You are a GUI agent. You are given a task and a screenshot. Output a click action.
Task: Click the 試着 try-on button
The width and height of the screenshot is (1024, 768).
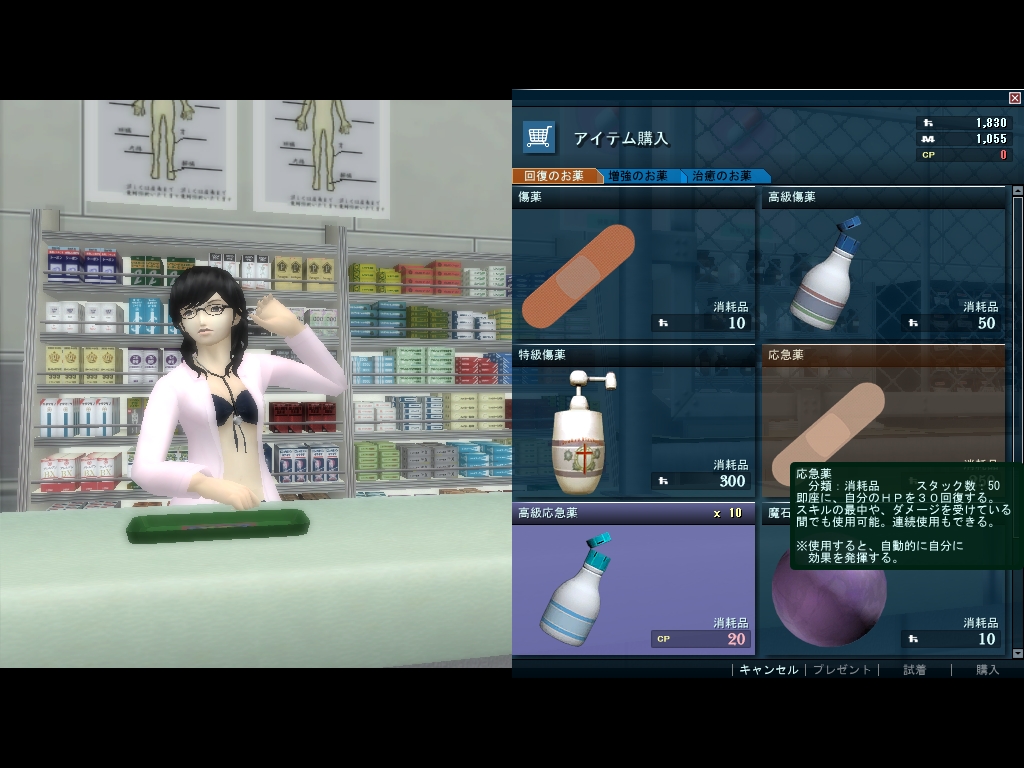pyautogui.click(x=914, y=670)
